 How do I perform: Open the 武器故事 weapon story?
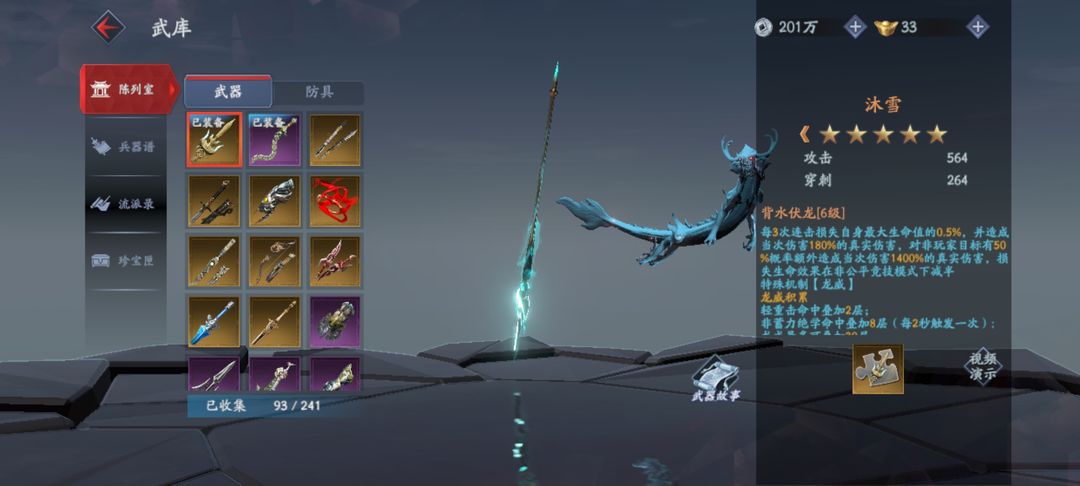tap(716, 379)
